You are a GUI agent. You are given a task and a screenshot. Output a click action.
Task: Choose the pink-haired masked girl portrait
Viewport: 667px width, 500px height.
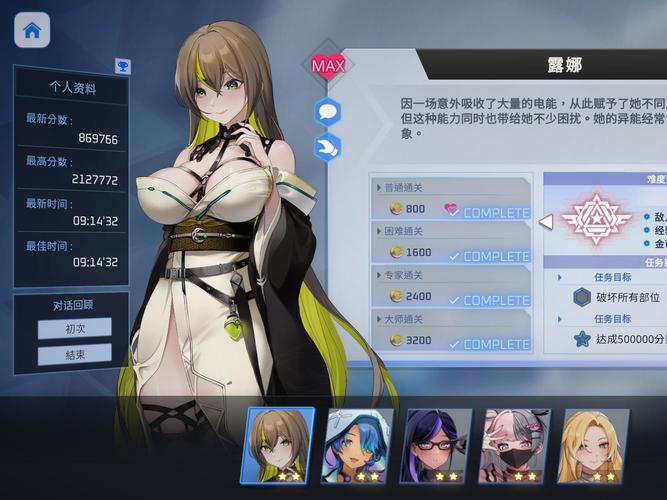pyautogui.click(x=516, y=445)
